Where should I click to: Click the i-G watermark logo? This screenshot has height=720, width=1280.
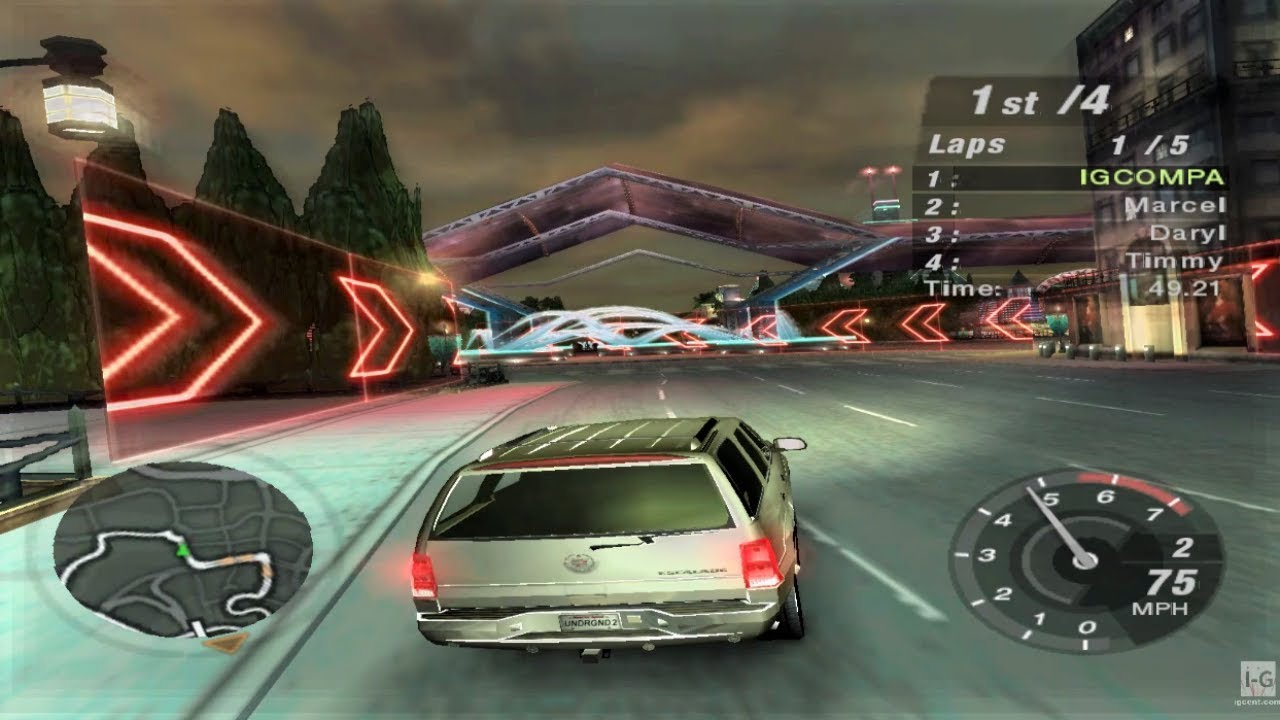pyautogui.click(x=1256, y=678)
